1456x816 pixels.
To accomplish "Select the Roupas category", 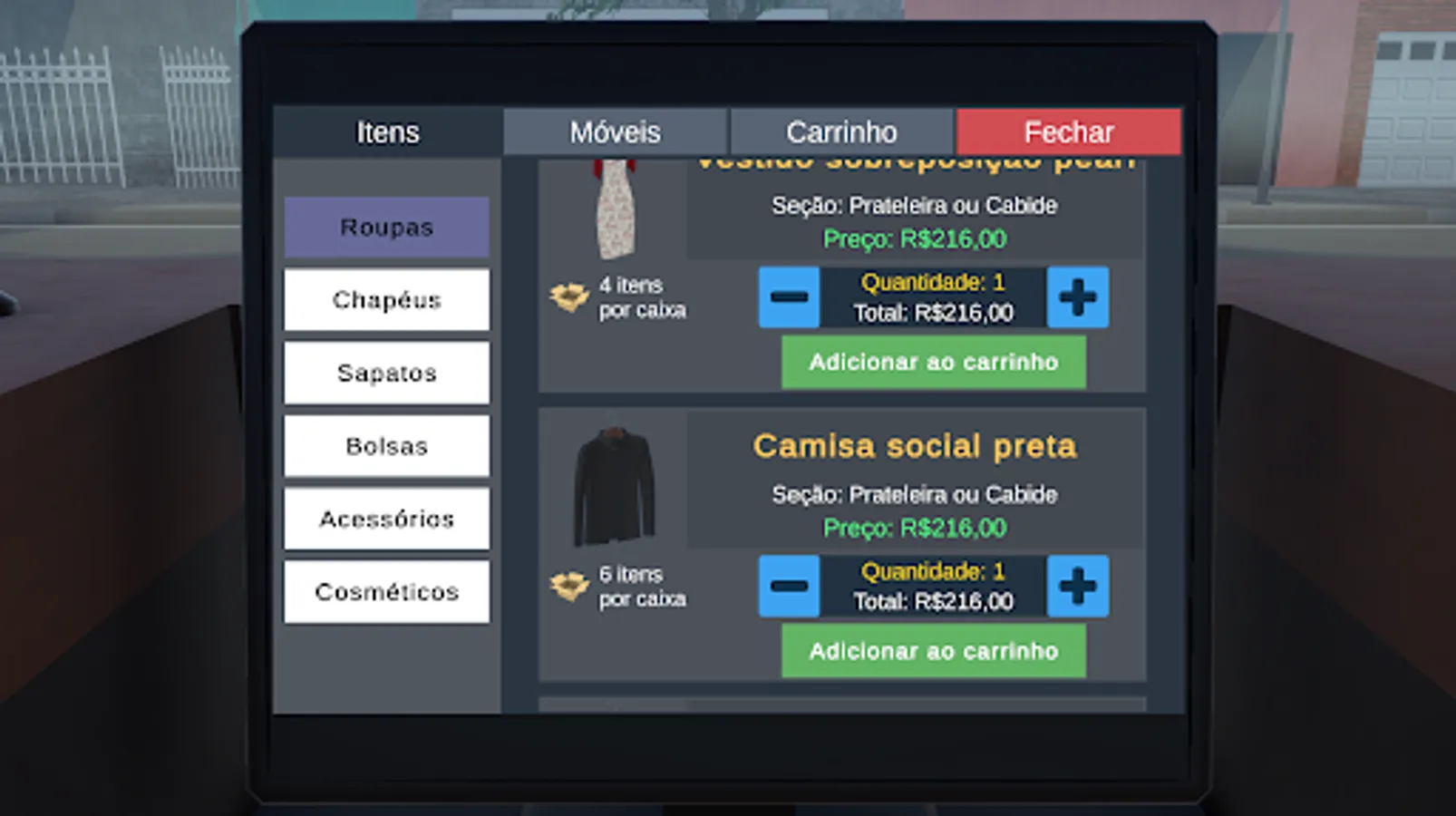I will pyautogui.click(x=386, y=227).
